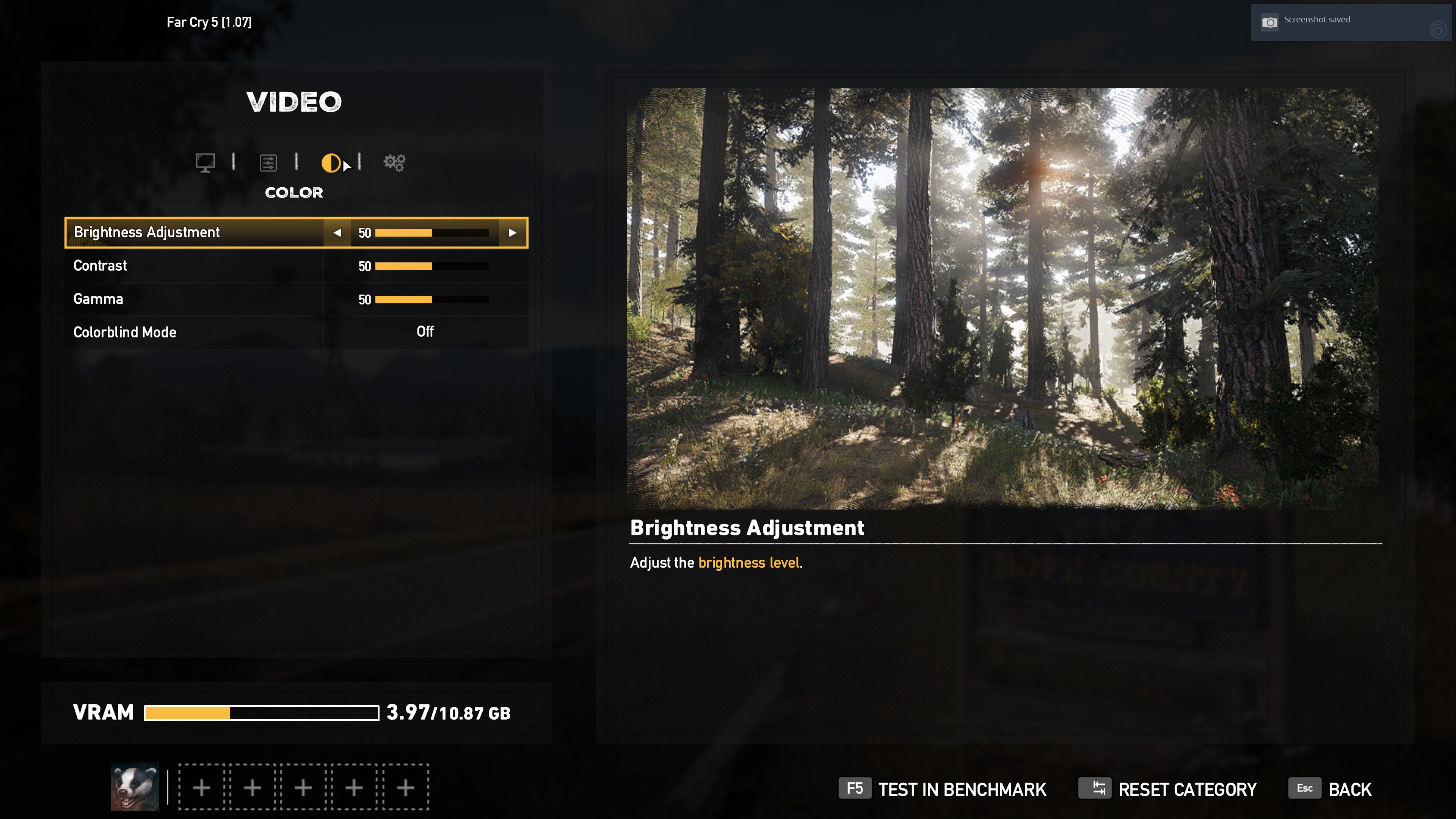Reset Category to default values
This screenshot has width=1456, height=819.
(x=1168, y=789)
